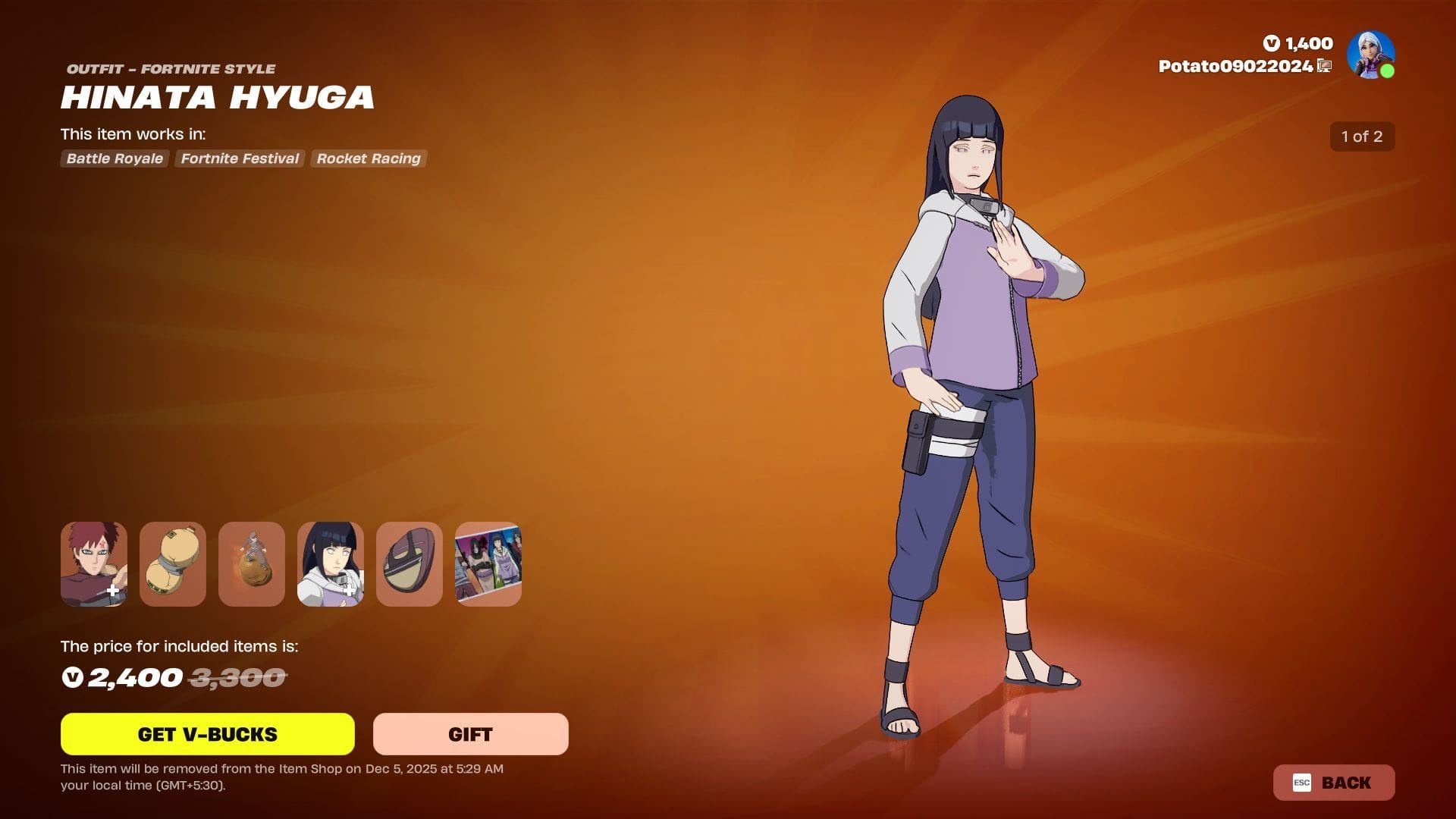
Task: Select the Rocket Racing mode tag
Action: (369, 158)
